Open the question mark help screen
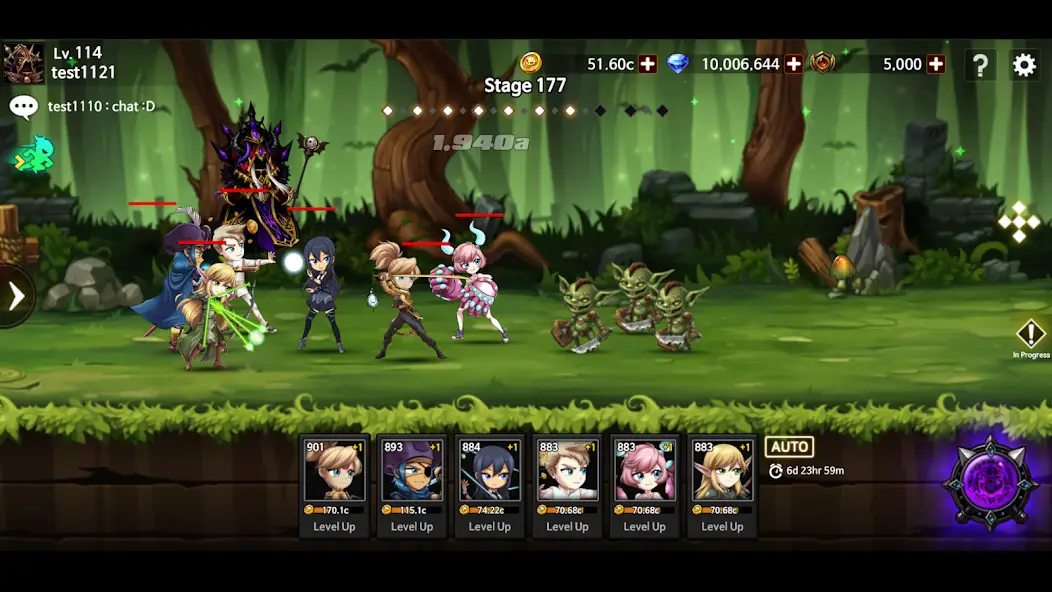This screenshot has height=592, width=1052. (x=980, y=66)
